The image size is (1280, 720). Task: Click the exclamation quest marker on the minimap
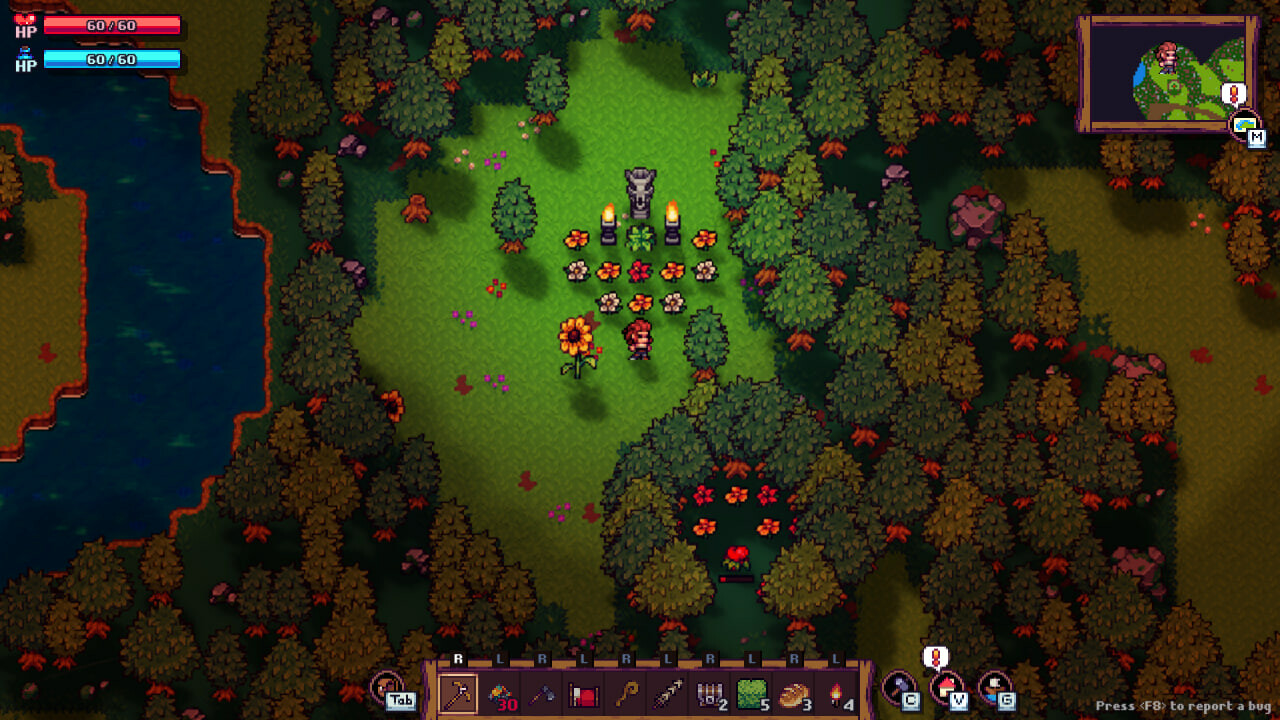[x=1232, y=93]
